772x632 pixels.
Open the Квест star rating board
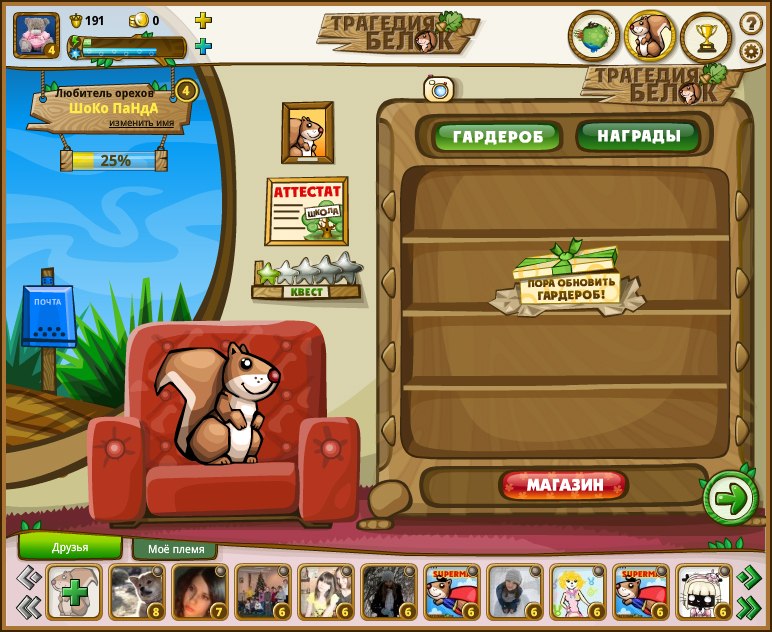(307, 279)
